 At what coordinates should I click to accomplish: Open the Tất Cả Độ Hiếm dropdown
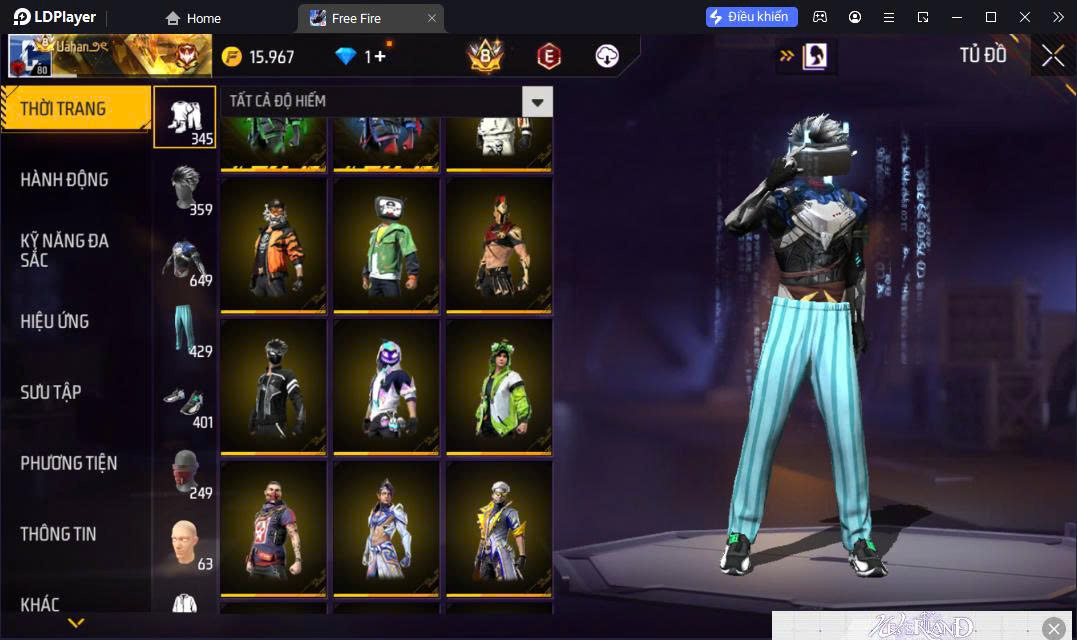point(538,101)
